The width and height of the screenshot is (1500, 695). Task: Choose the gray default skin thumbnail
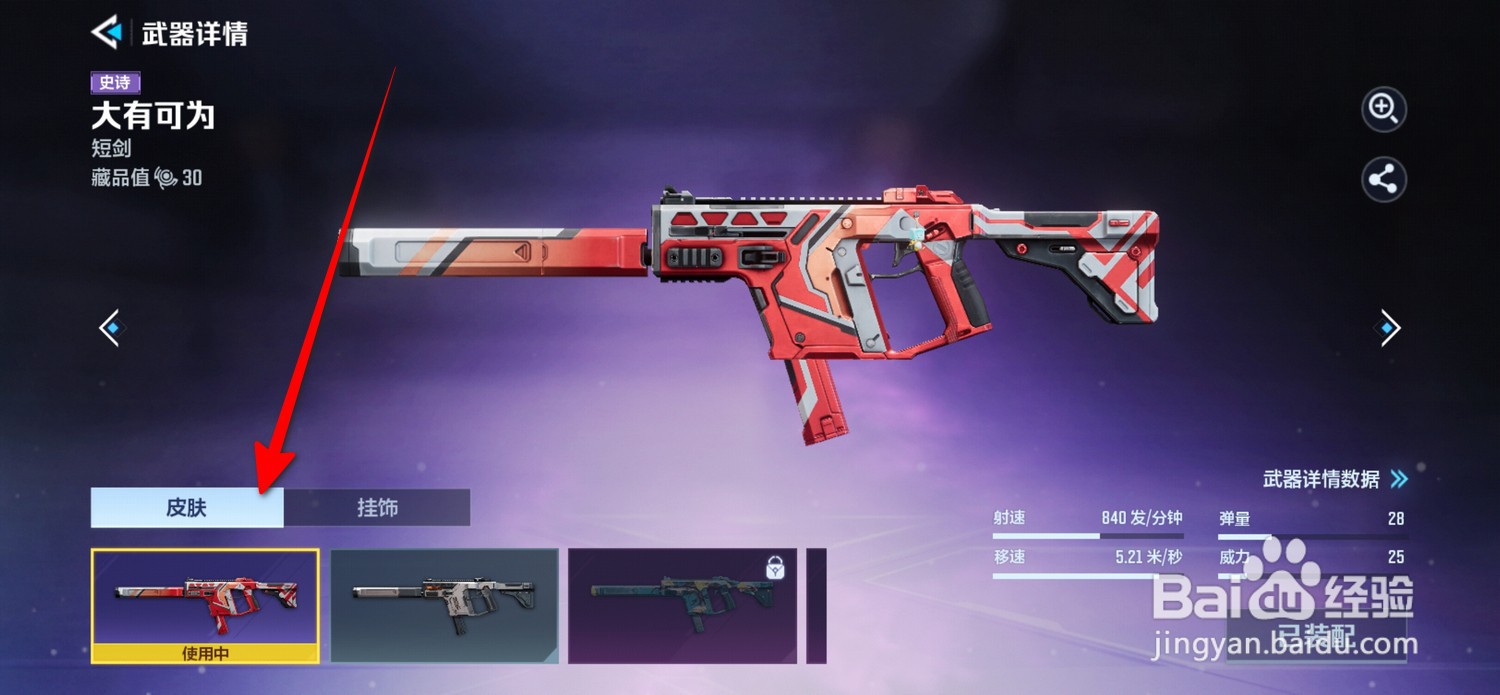coord(444,604)
